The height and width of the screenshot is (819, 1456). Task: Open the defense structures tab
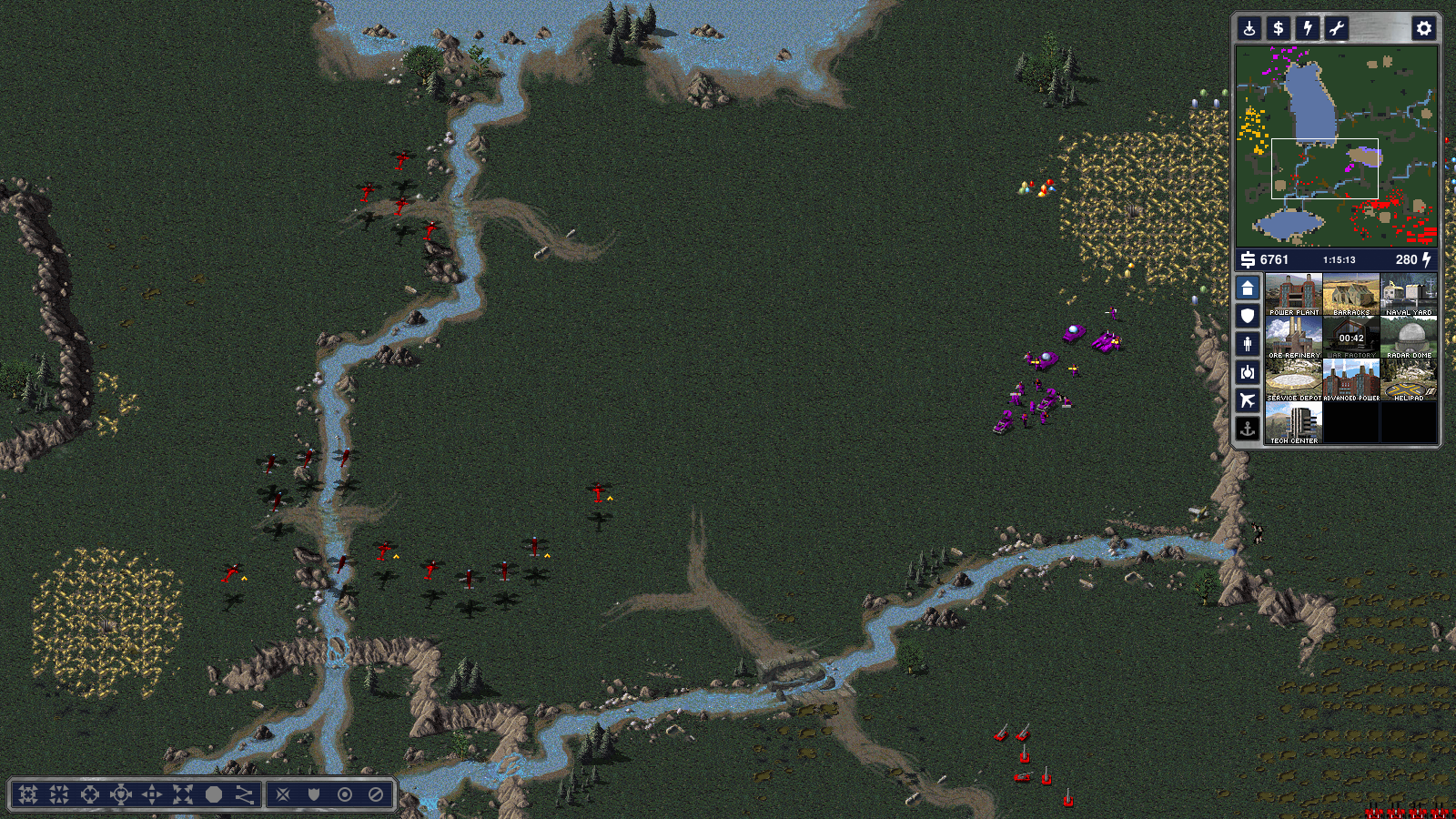coord(1248,316)
